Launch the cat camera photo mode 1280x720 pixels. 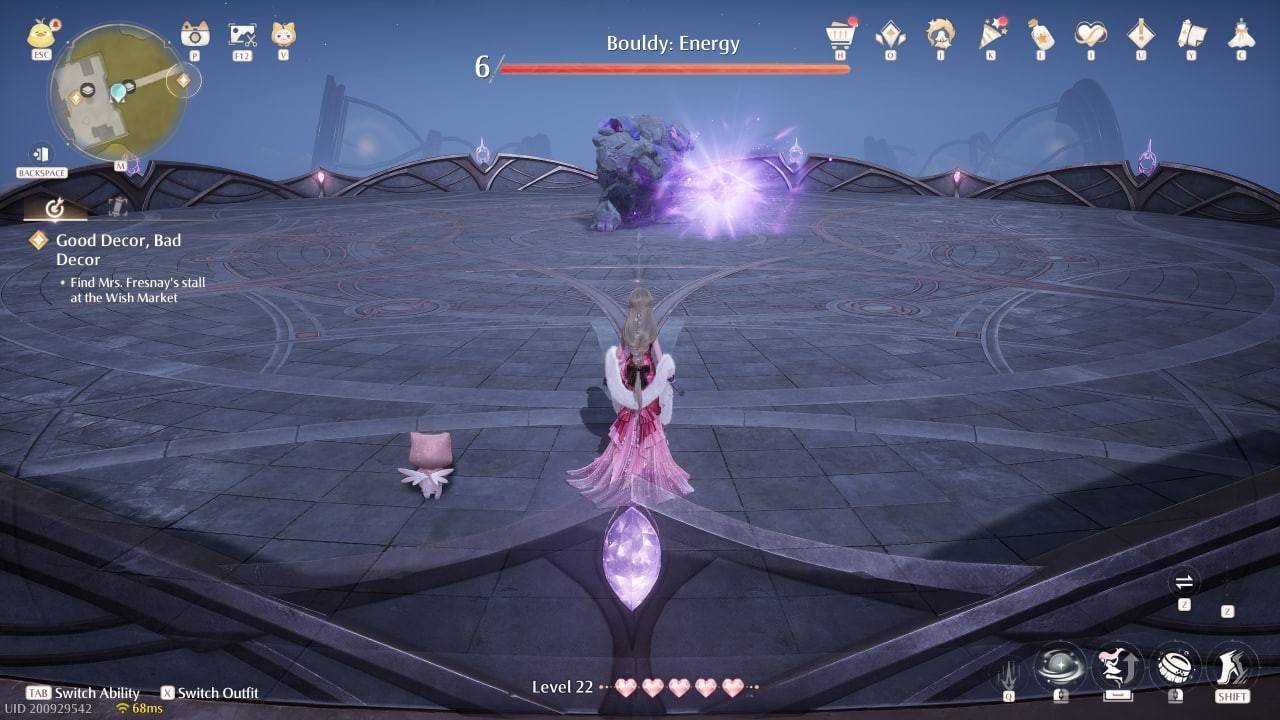point(195,35)
